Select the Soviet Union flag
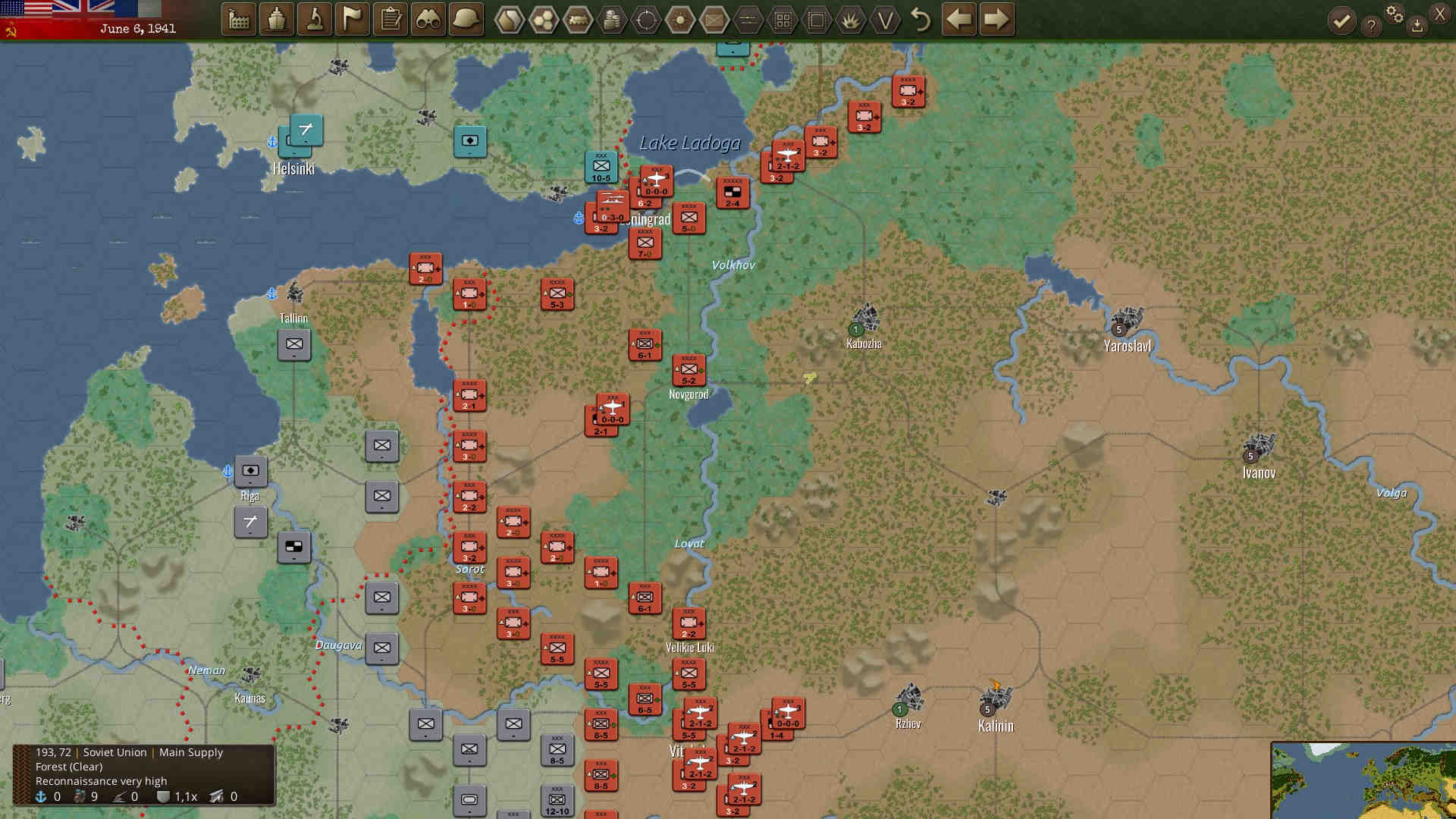The width and height of the screenshot is (1456, 819). coord(11,30)
